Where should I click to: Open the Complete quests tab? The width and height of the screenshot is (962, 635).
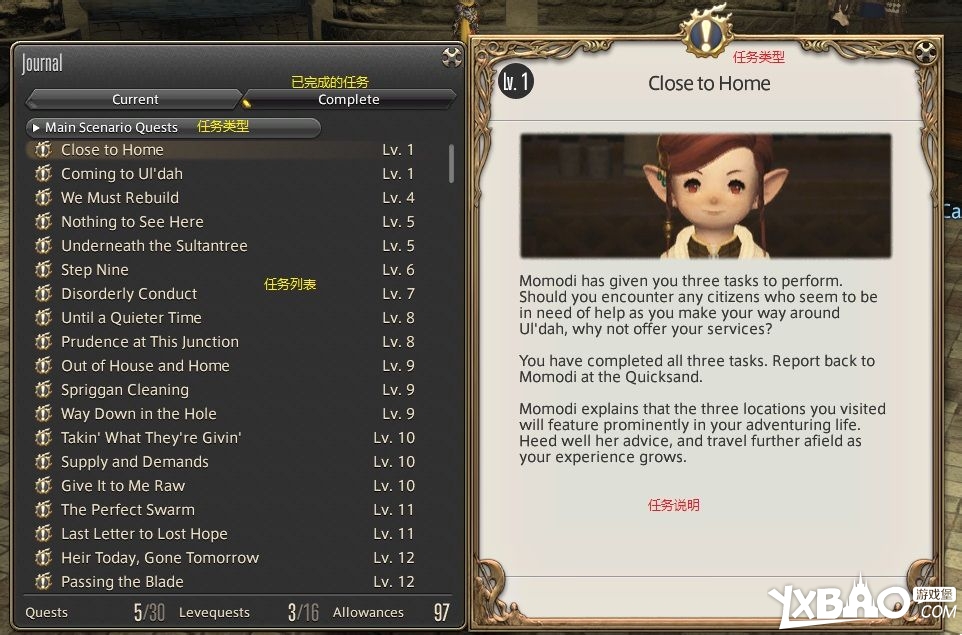point(348,99)
